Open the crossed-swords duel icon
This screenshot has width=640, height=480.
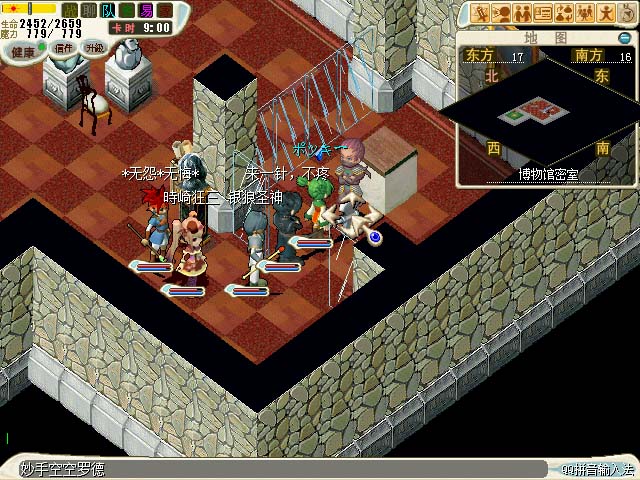coord(481,13)
